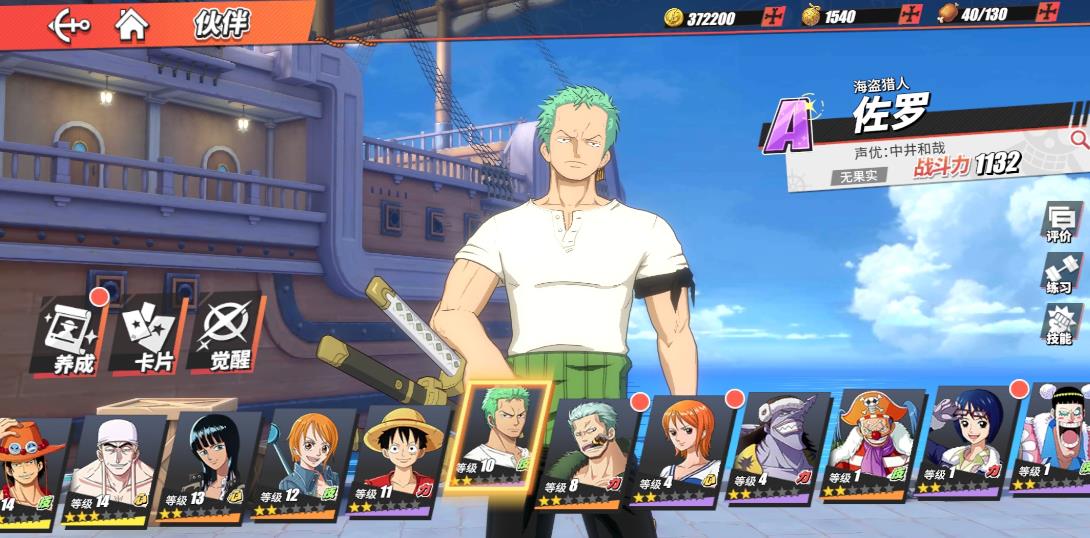Screen dimensions: 1090x538
Task: Open the 卡片 cards menu
Action: pos(150,336)
